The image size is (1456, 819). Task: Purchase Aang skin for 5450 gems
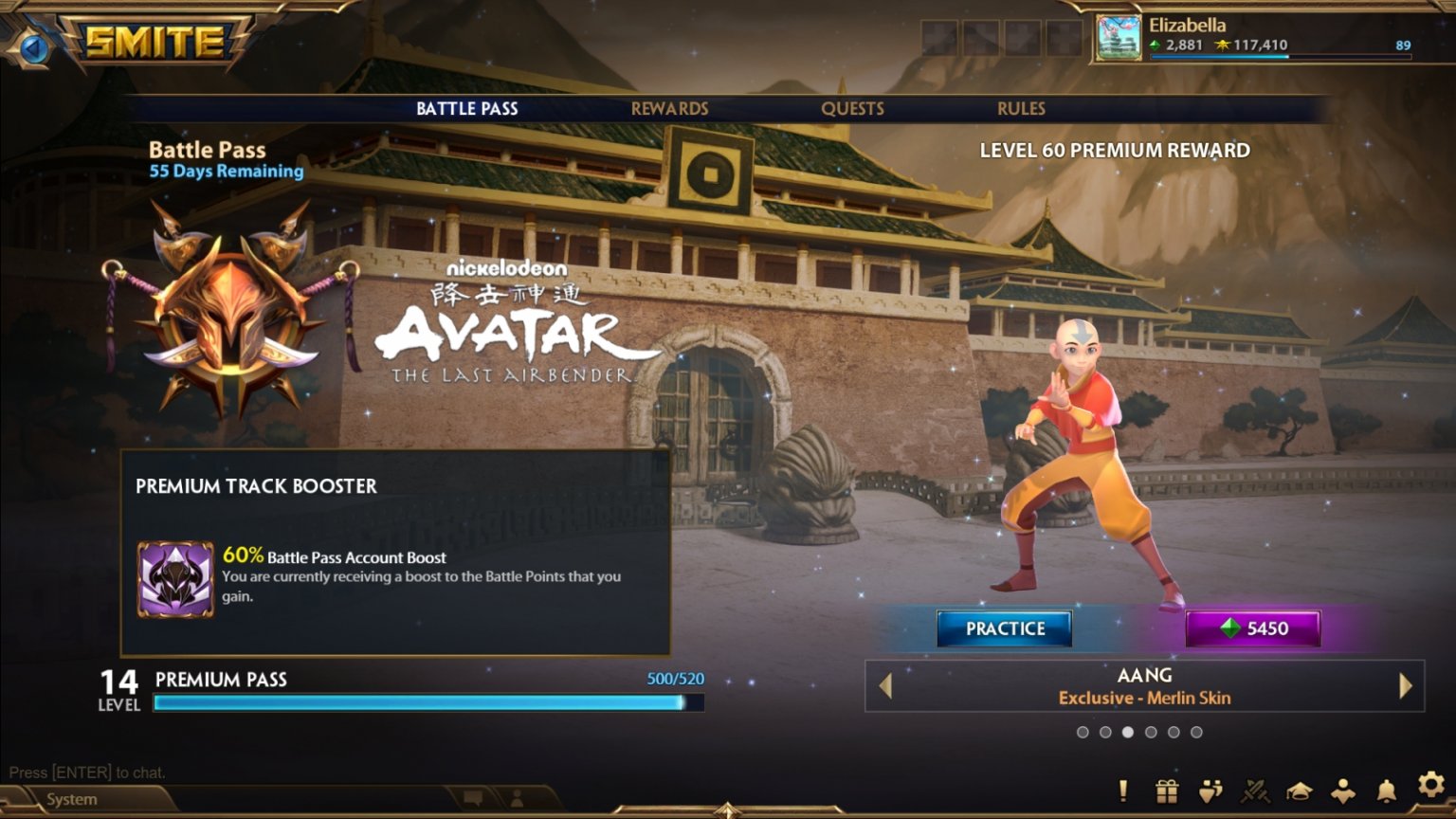click(1253, 628)
